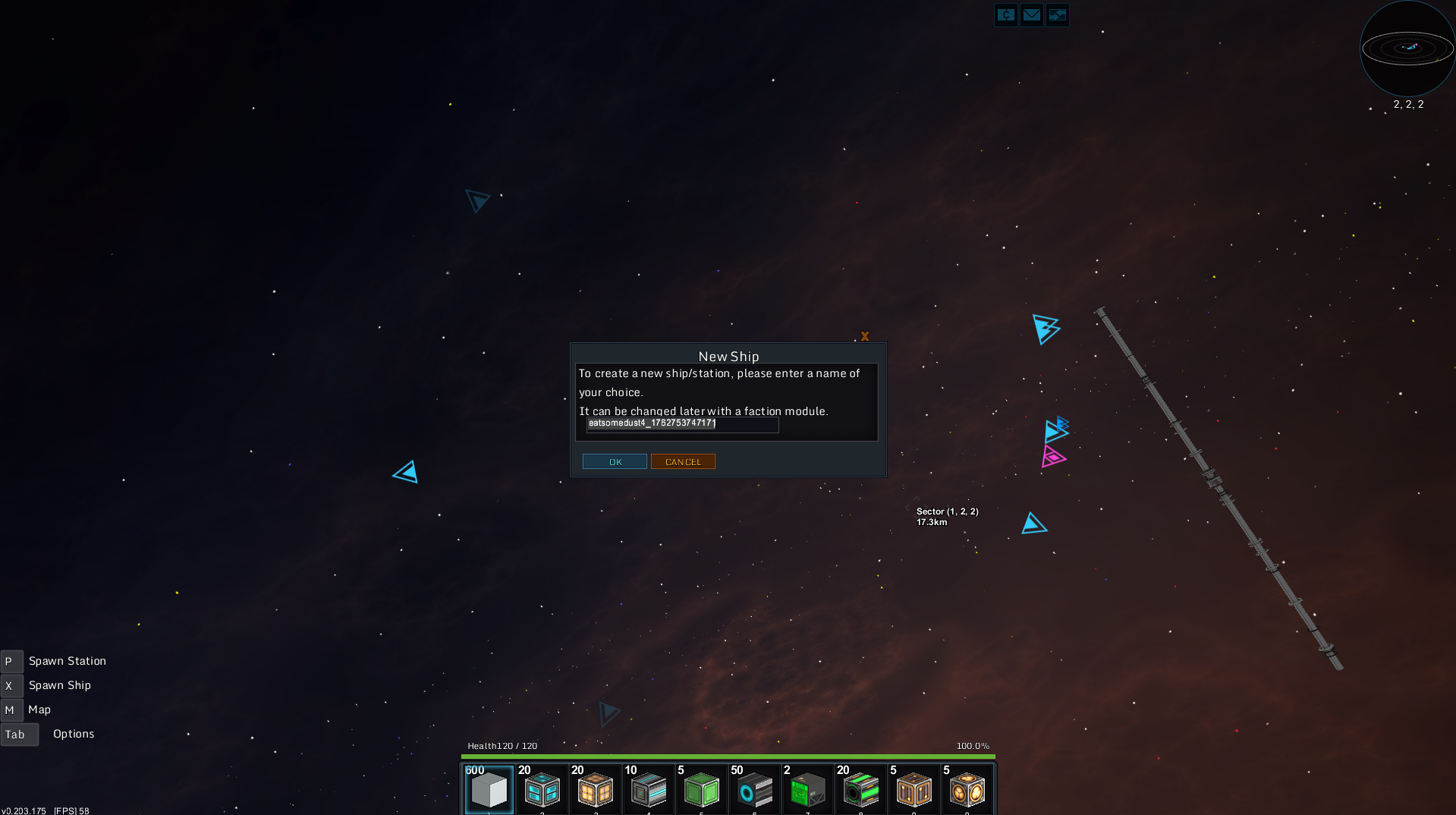Screen dimensions: 1456x815
Task: Select the striped generator block in slot 8
Action: pyautogui.click(x=860, y=790)
